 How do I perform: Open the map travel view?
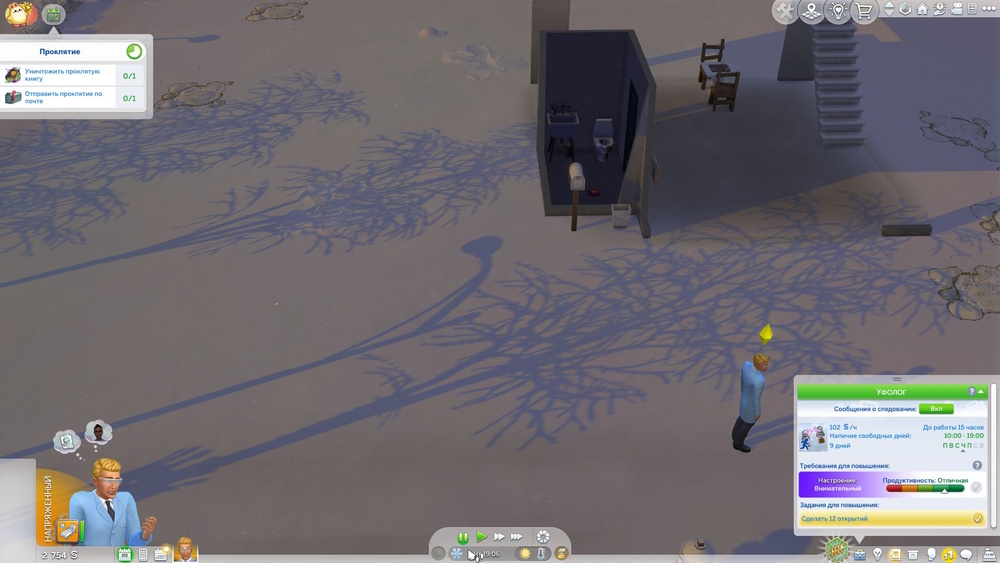coord(811,11)
